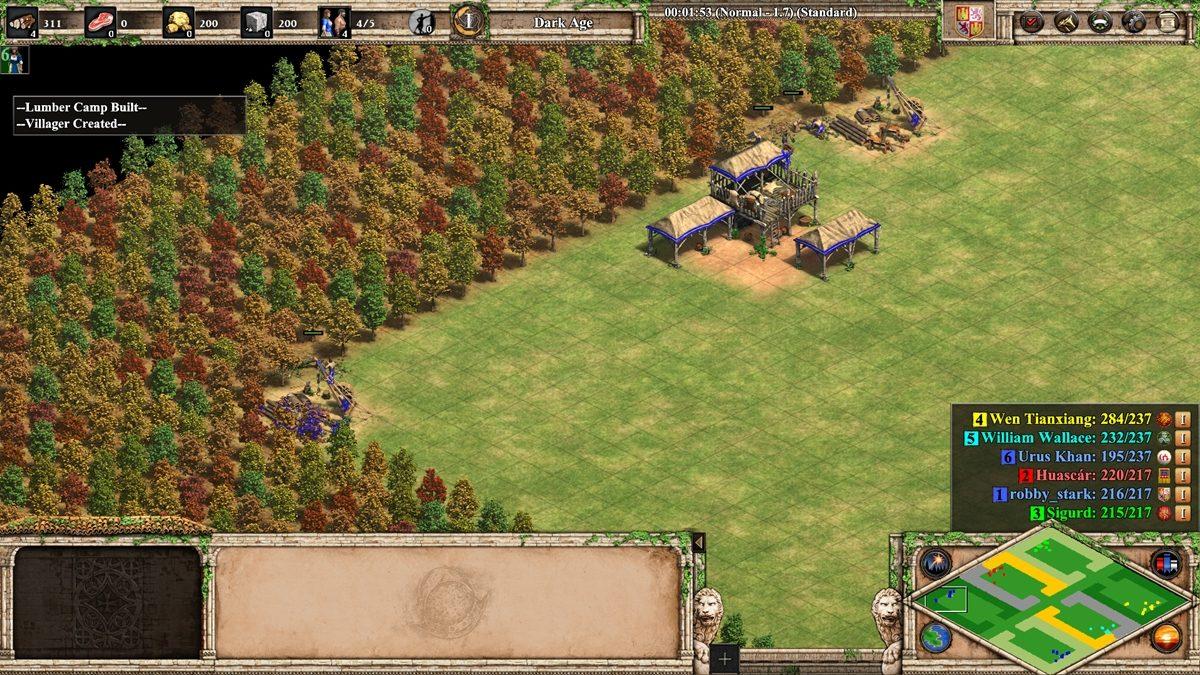Toggle the sunset minimap button

click(x=1165, y=637)
